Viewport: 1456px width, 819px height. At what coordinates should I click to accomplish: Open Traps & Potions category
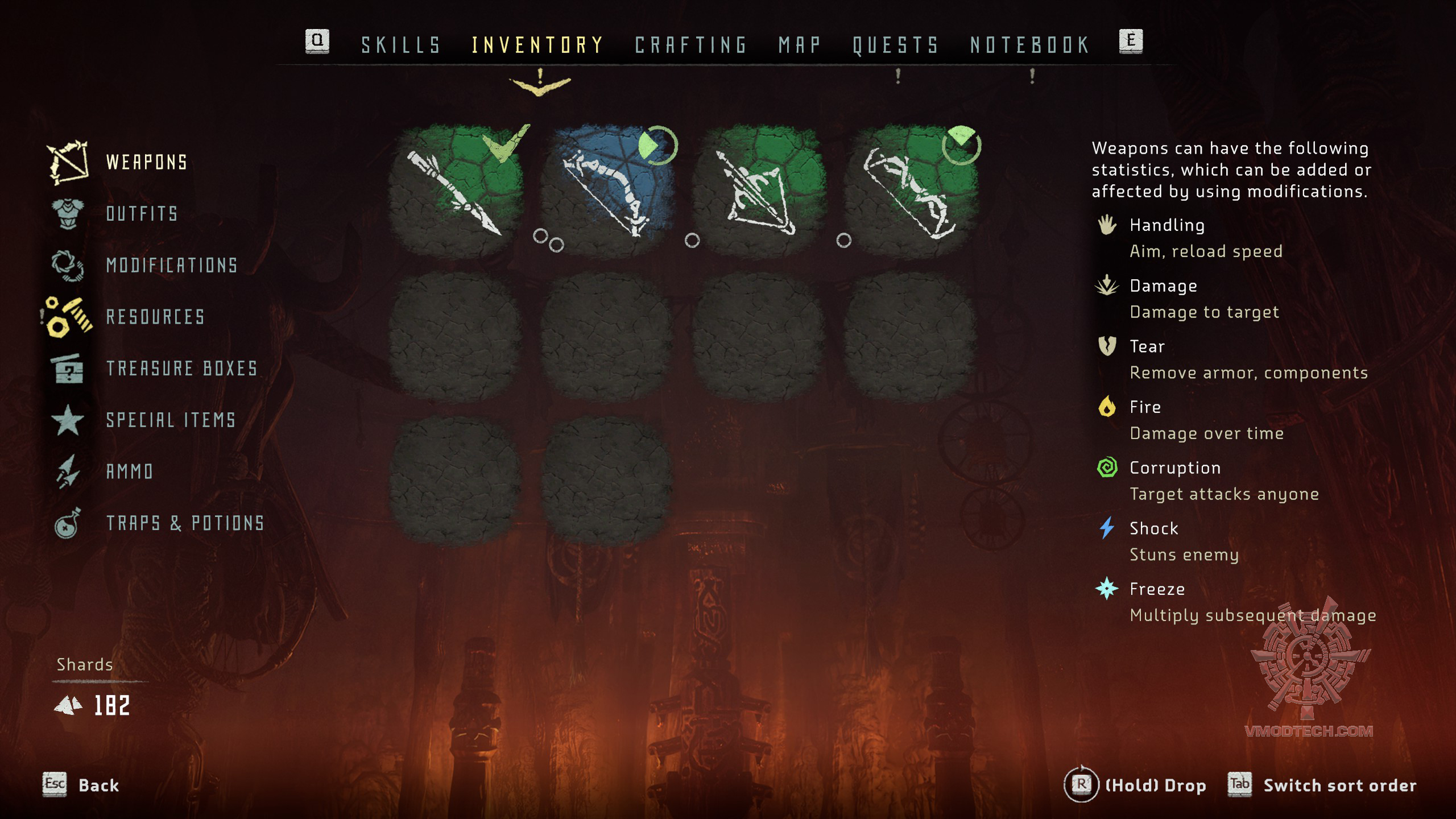tap(185, 523)
